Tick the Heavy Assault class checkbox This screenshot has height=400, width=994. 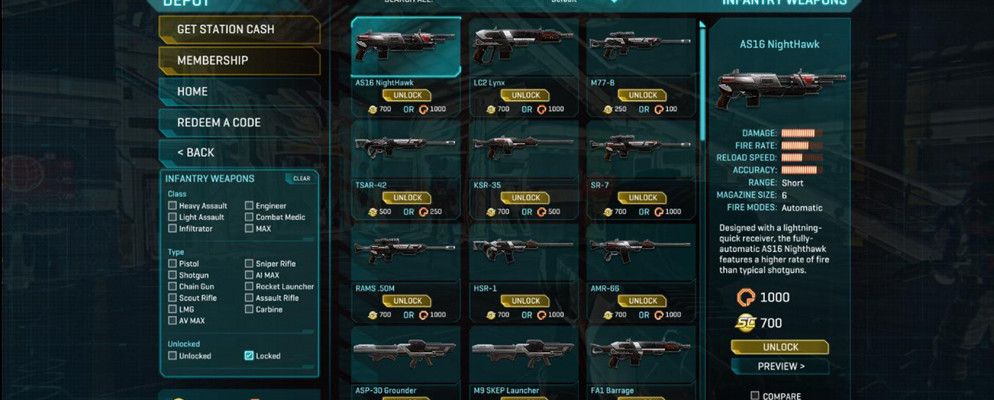[x=173, y=206]
